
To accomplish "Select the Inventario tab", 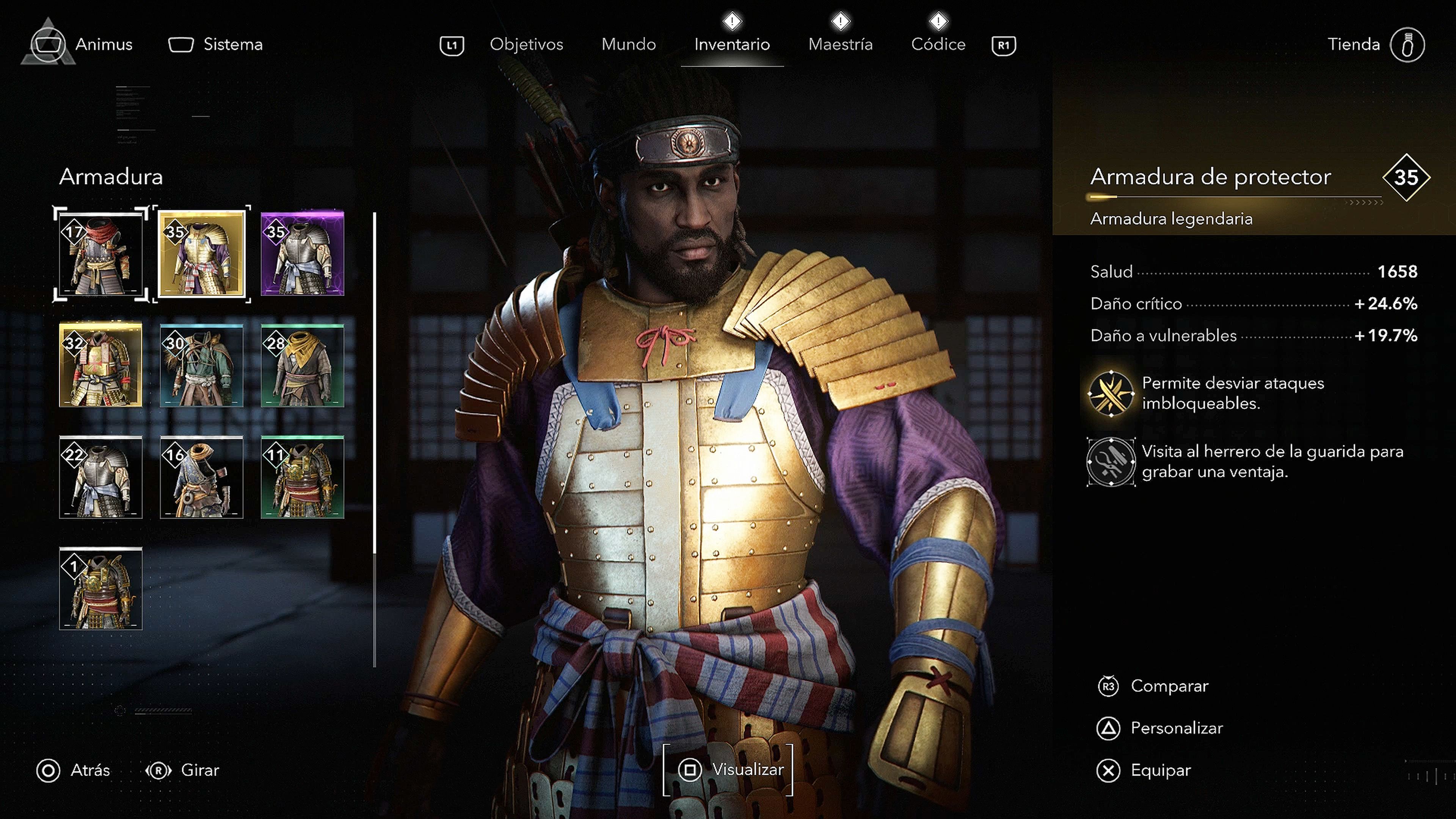I will point(732,44).
